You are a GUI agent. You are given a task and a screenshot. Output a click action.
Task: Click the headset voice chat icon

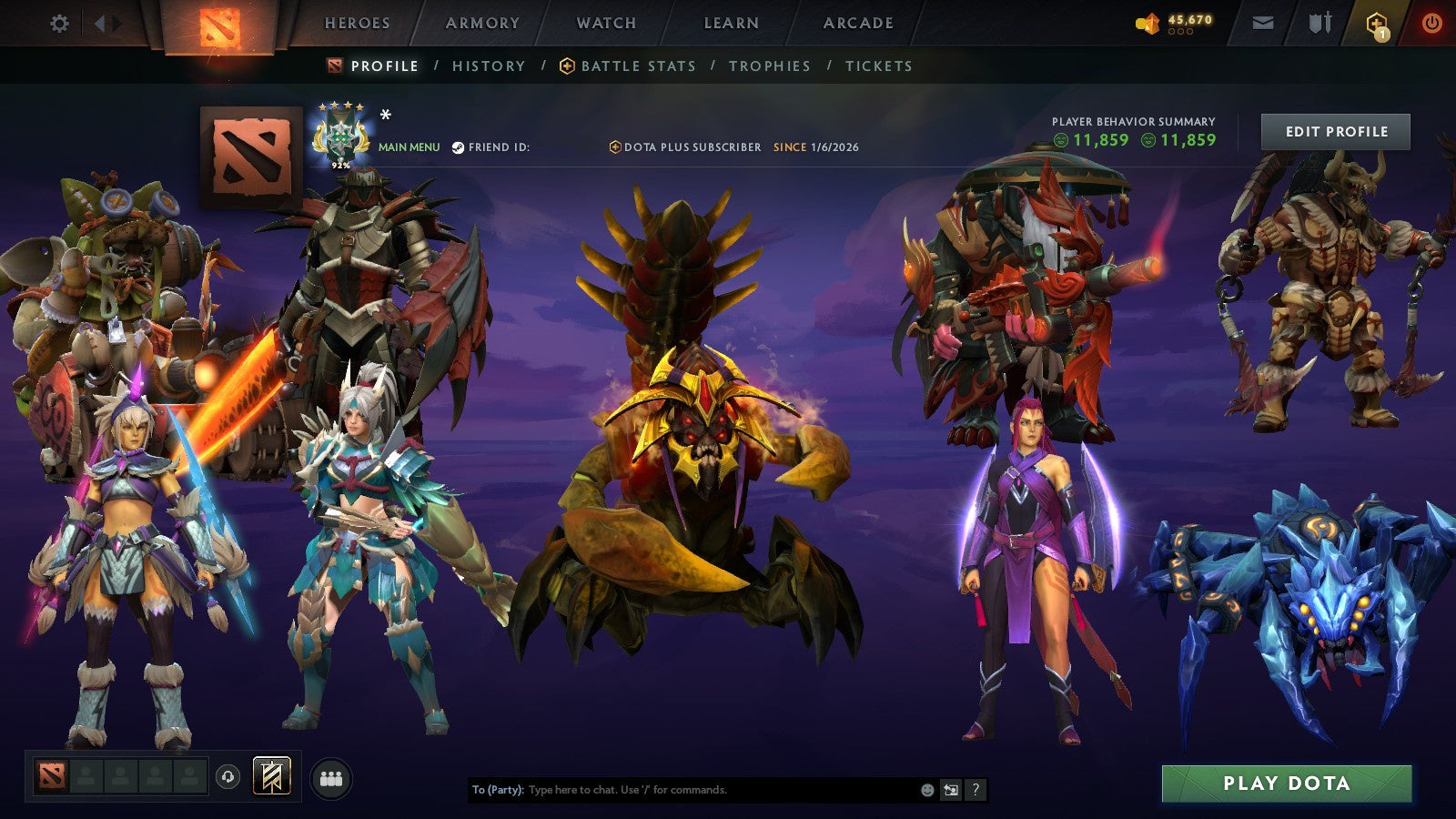[x=227, y=776]
